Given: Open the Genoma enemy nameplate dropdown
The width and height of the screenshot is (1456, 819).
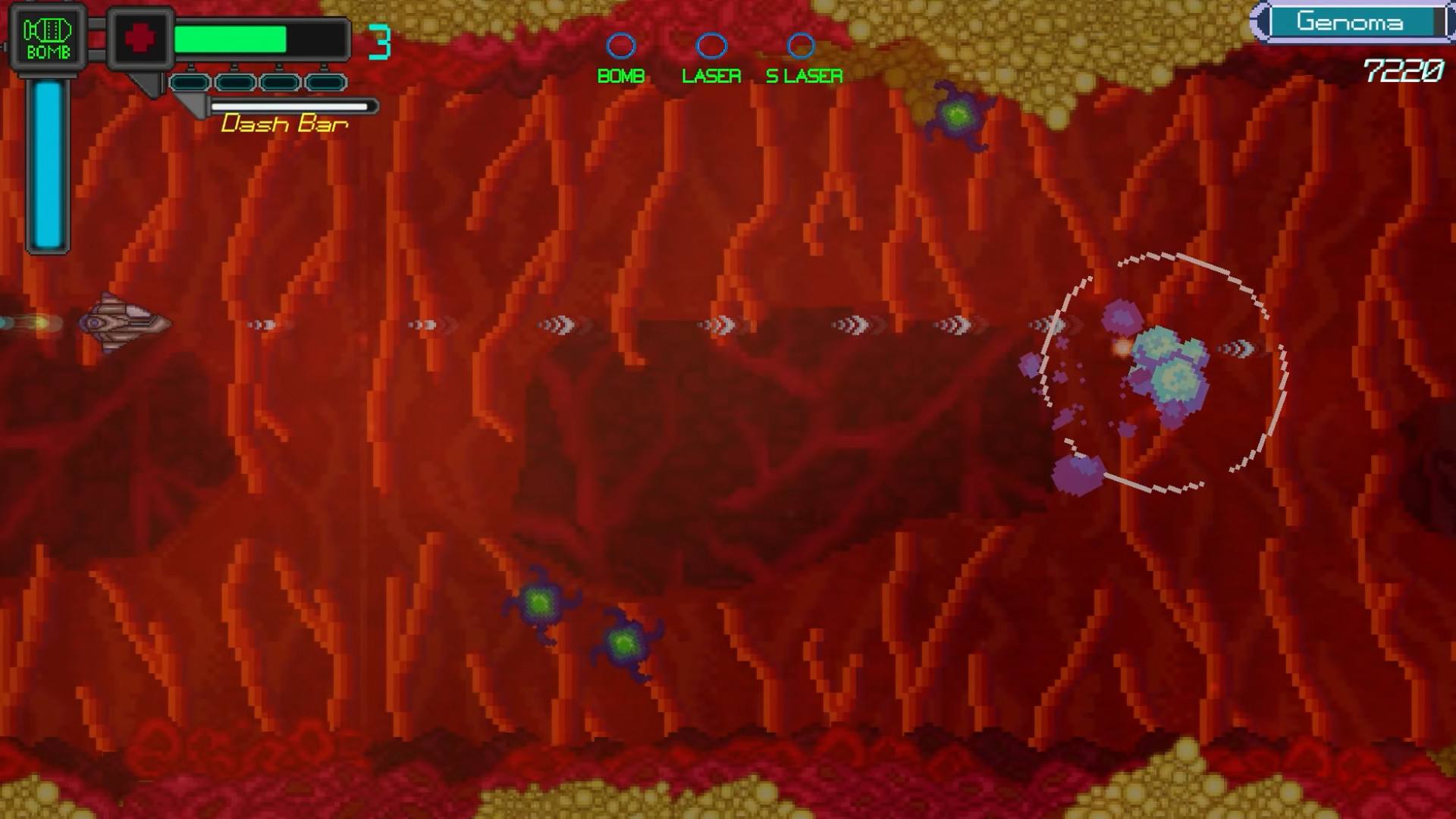Looking at the screenshot, I should [1357, 23].
